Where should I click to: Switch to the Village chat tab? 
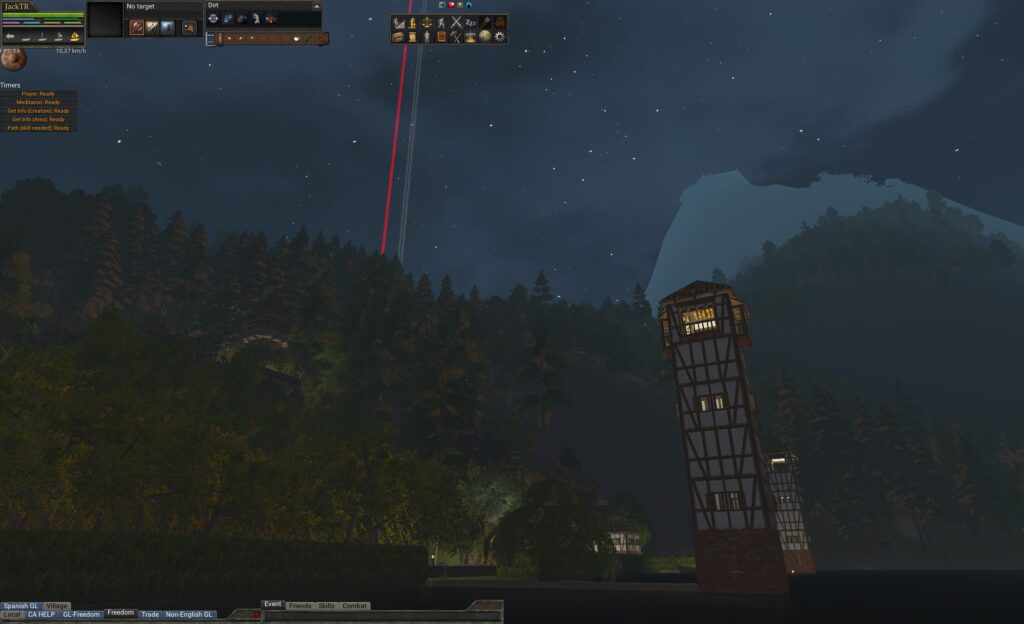click(57, 606)
